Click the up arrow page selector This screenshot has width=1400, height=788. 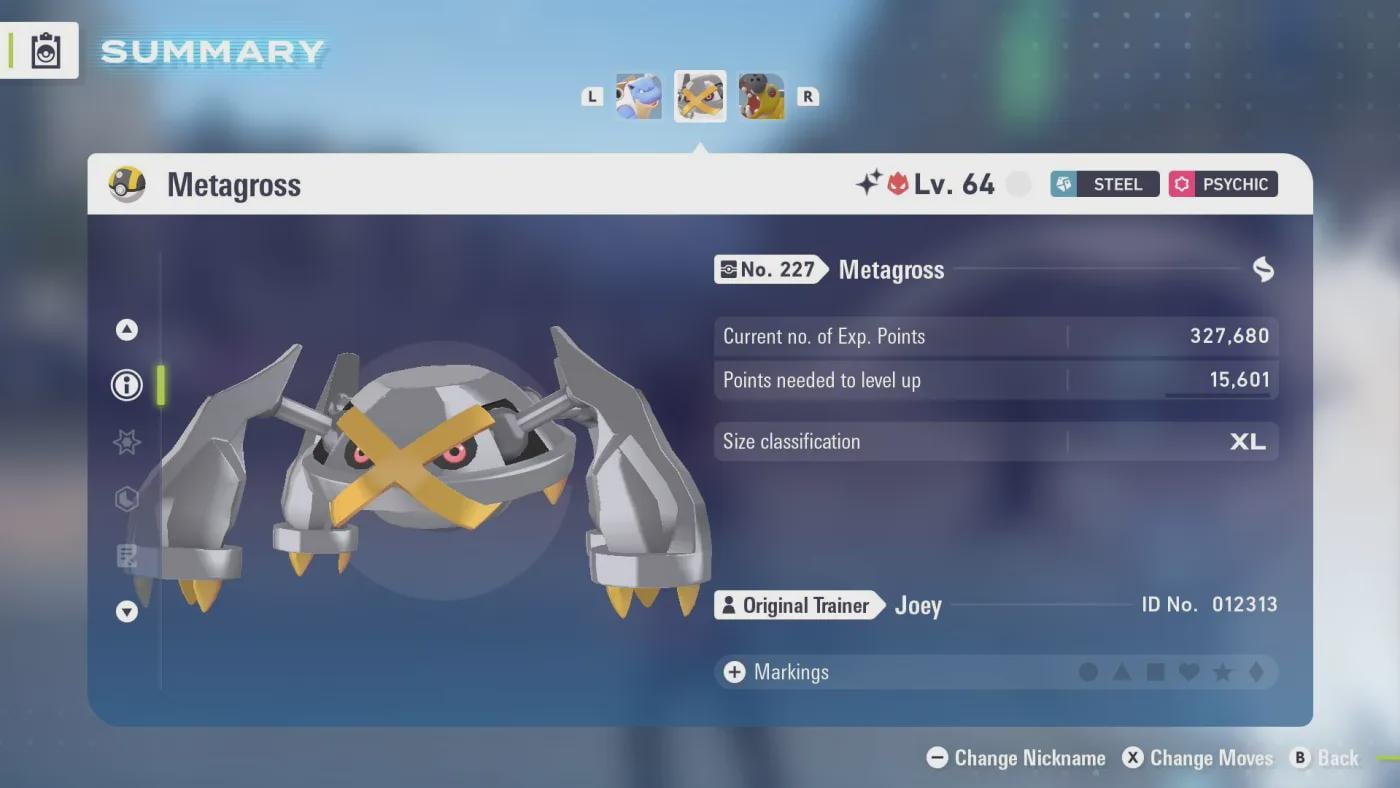tap(127, 330)
